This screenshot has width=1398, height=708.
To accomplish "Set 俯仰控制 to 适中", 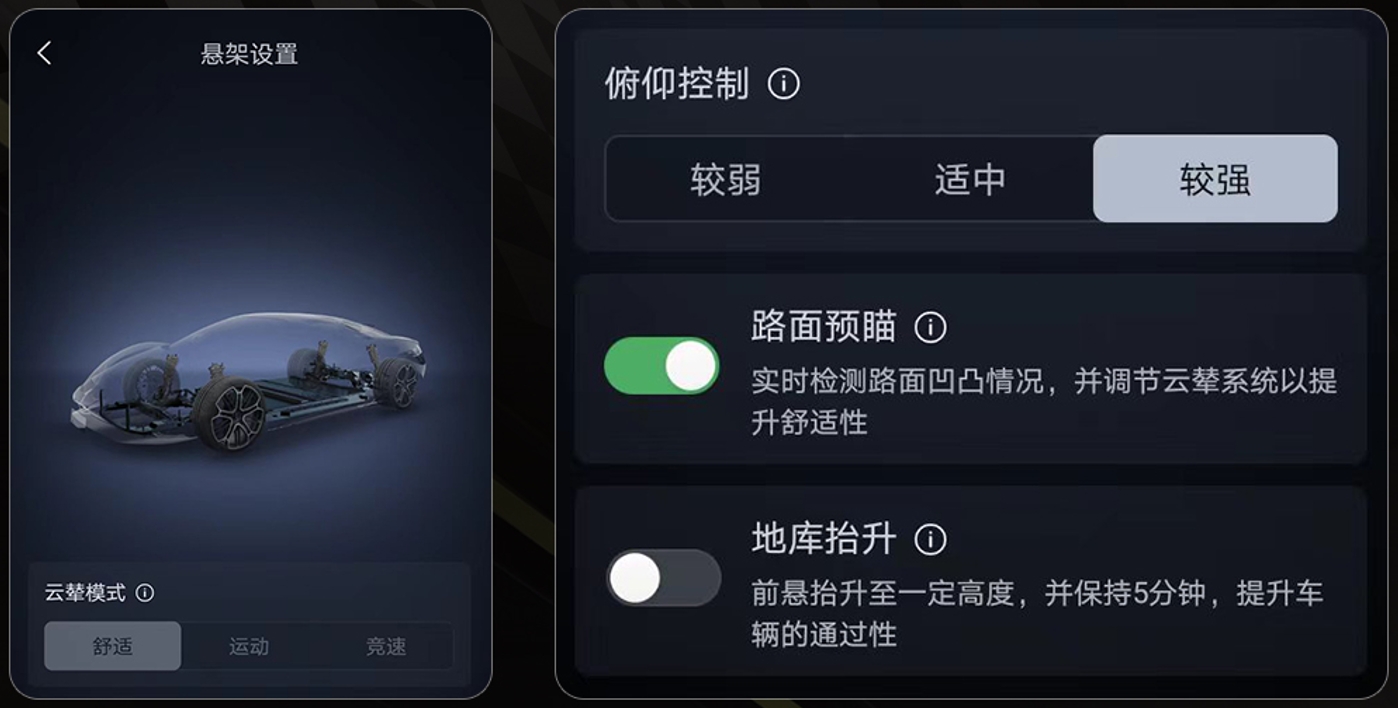I will point(970,180).
